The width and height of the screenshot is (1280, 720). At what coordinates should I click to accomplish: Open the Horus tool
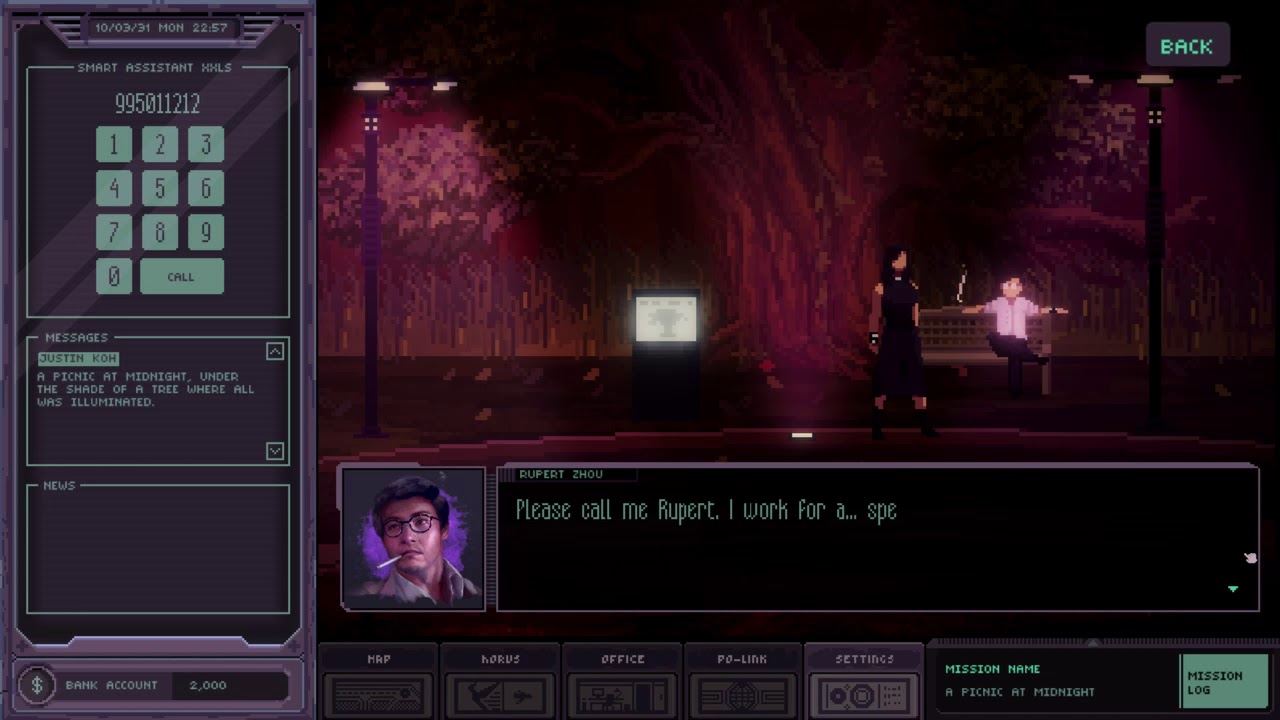pos(500,682)
